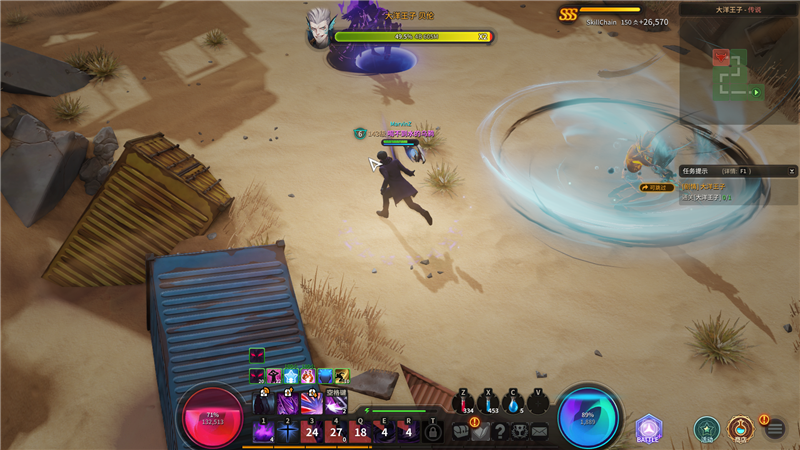
Task: Use the red health potion on Z
Action: coord(464,402)
